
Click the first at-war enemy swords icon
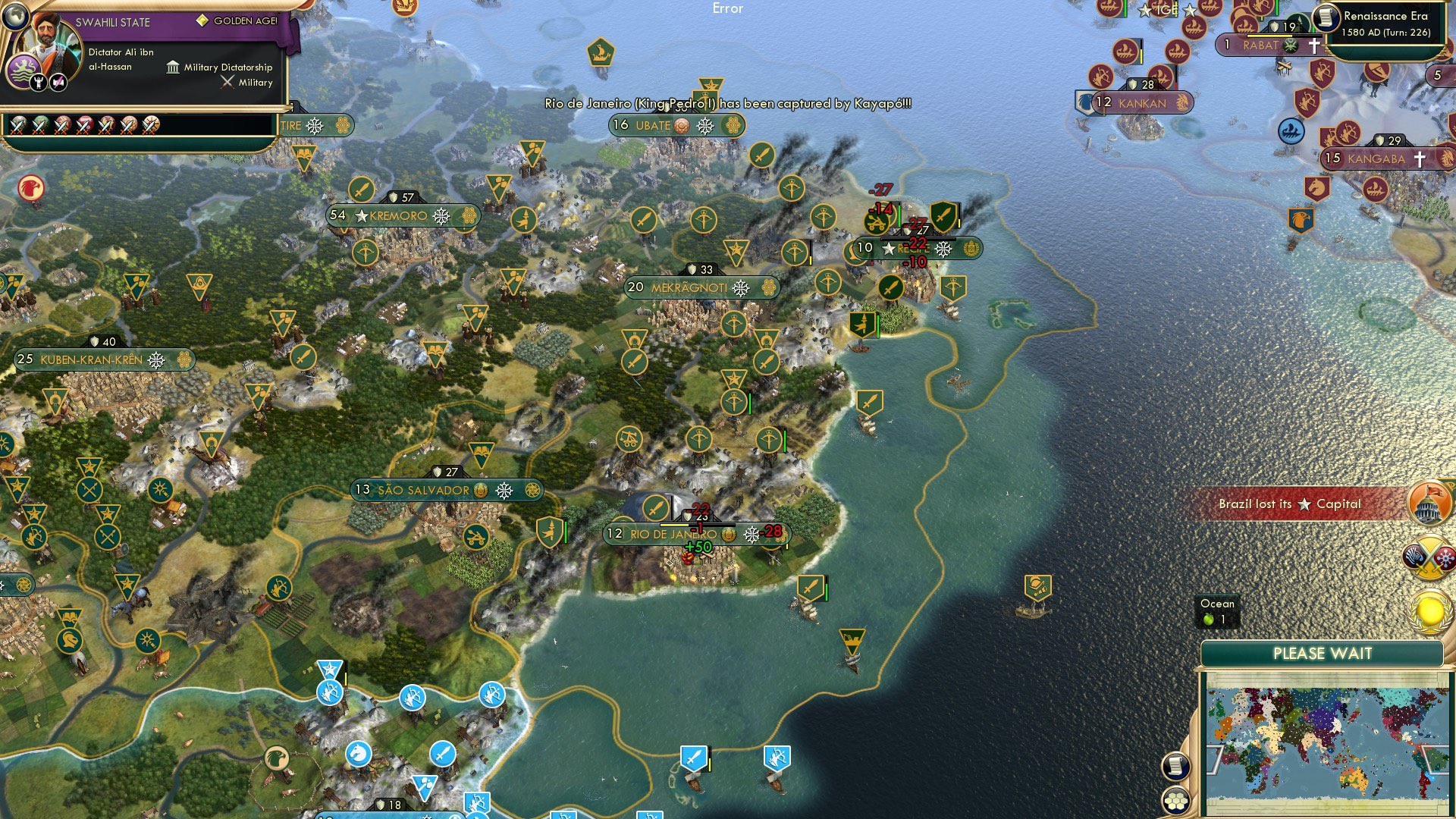tap(17, 126)
